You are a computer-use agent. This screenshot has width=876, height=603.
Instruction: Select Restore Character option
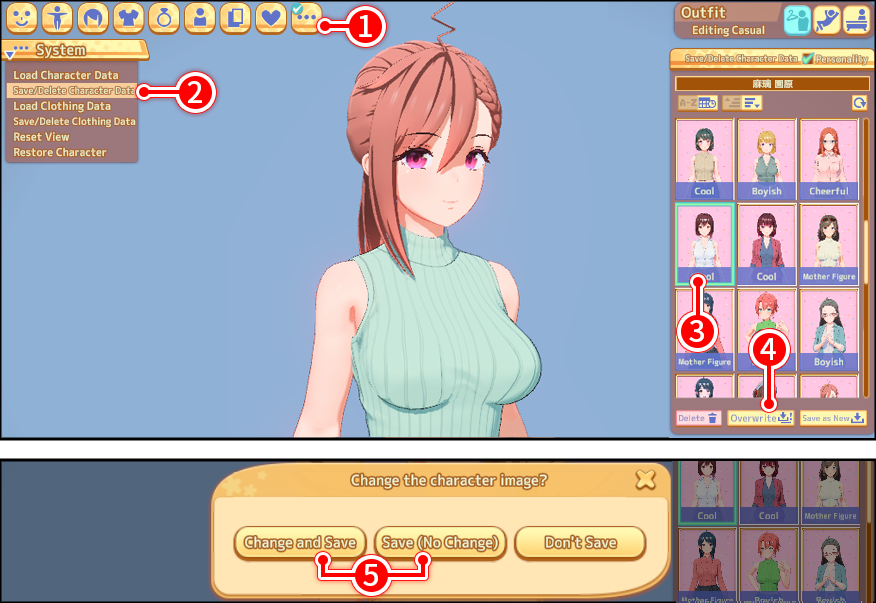coord(59,153)
